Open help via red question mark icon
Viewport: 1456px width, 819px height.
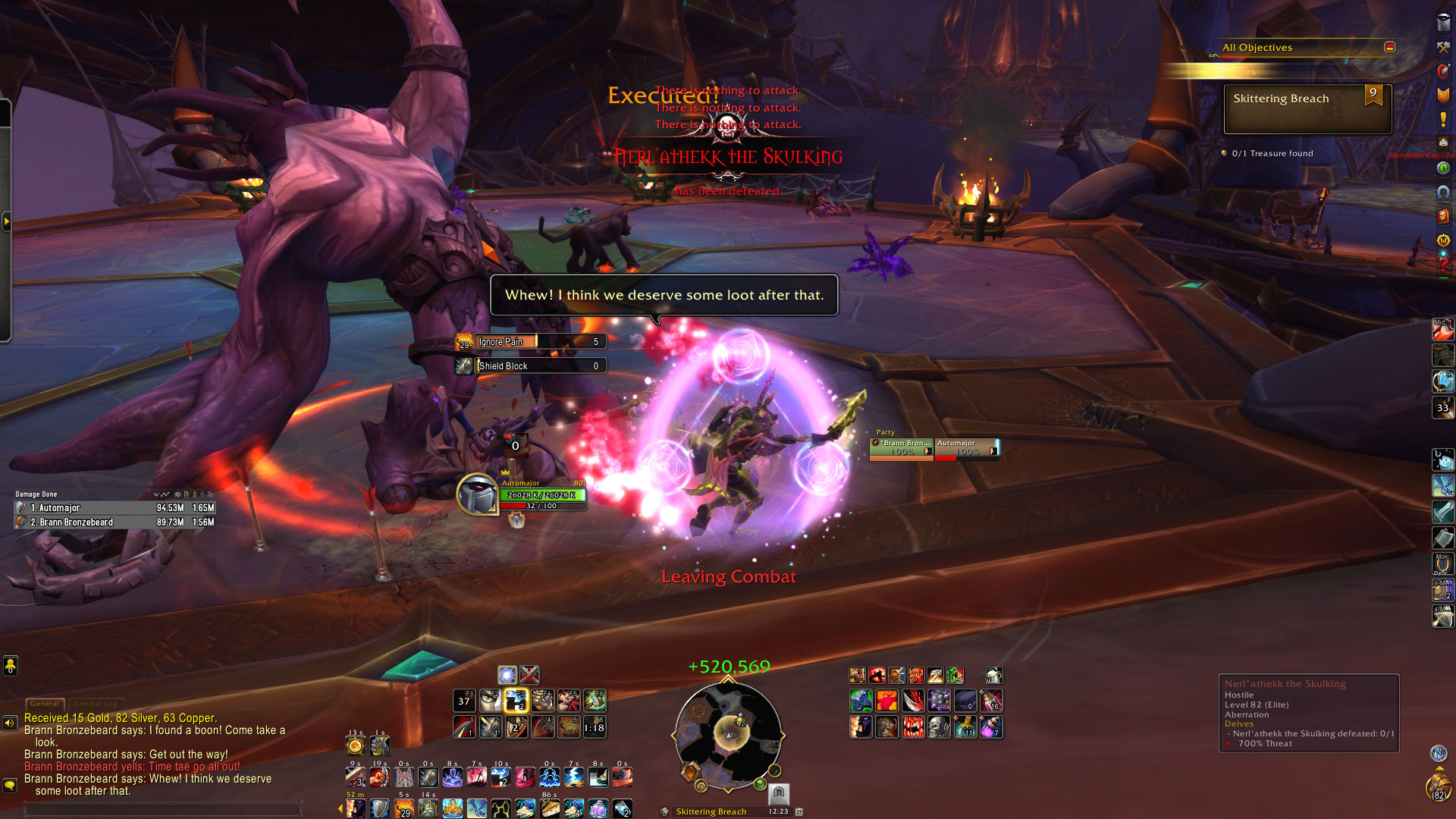click(x=1443, y=265)
